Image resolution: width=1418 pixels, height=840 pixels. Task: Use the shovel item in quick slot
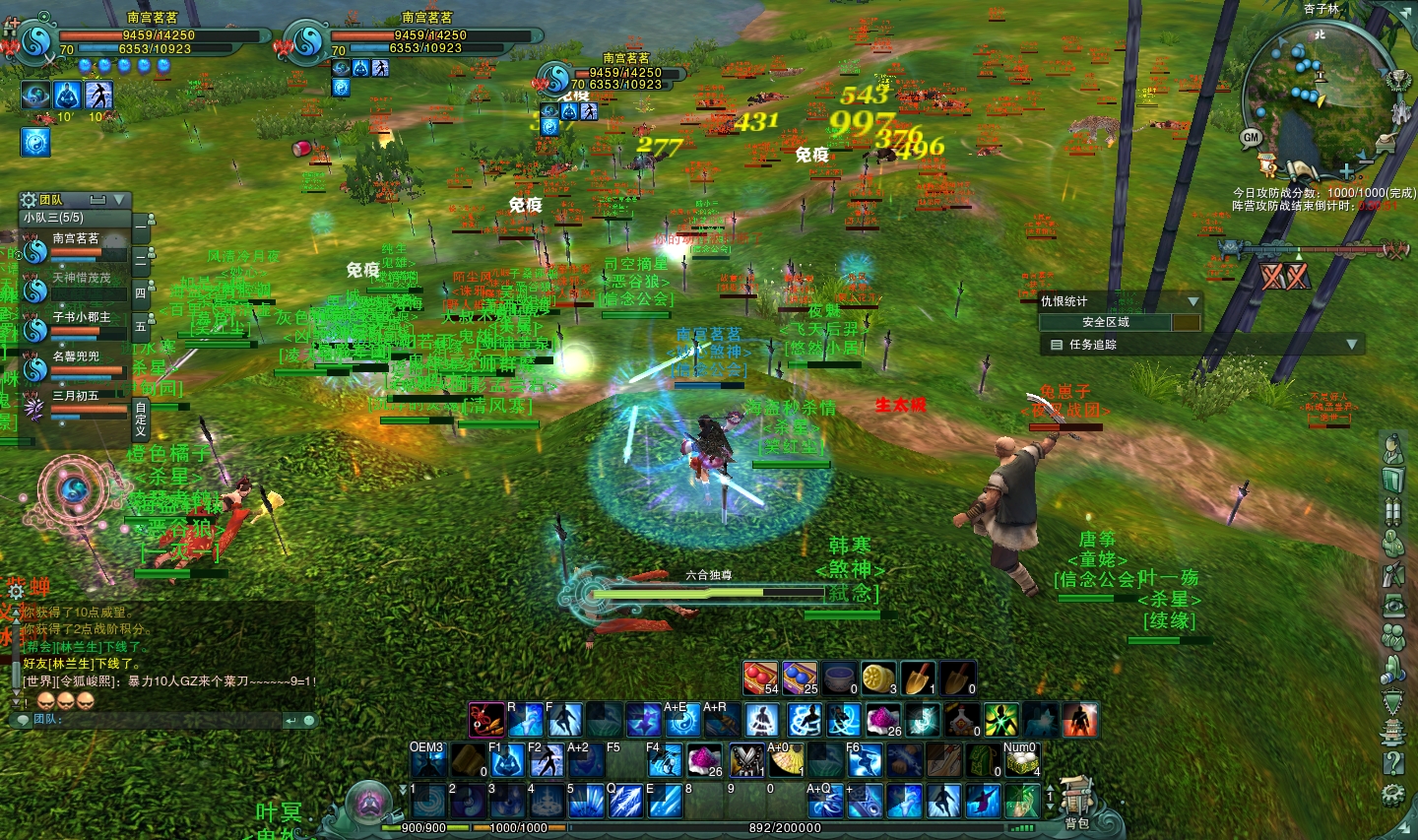click(916, 678)
